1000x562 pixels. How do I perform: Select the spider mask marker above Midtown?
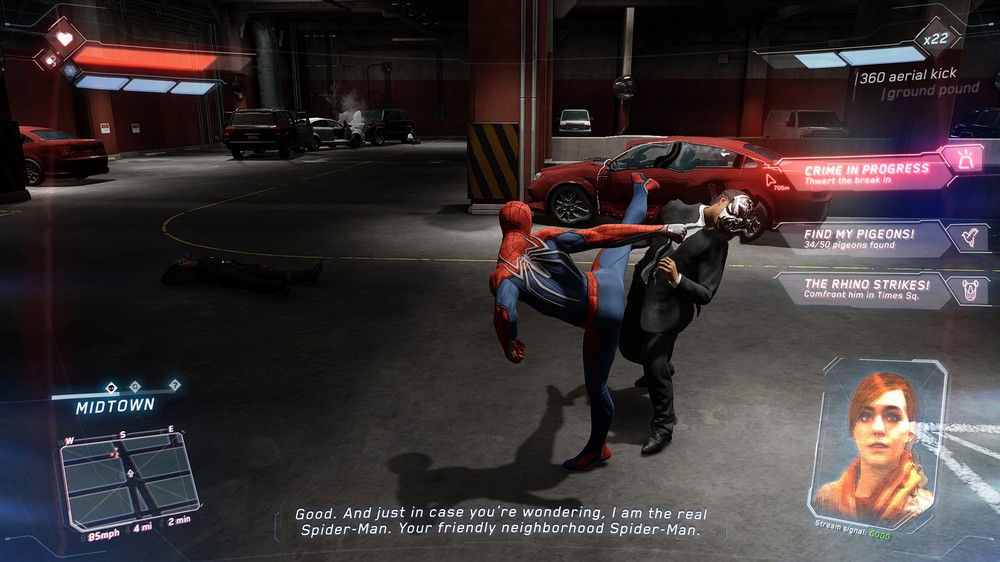(112, 386)
